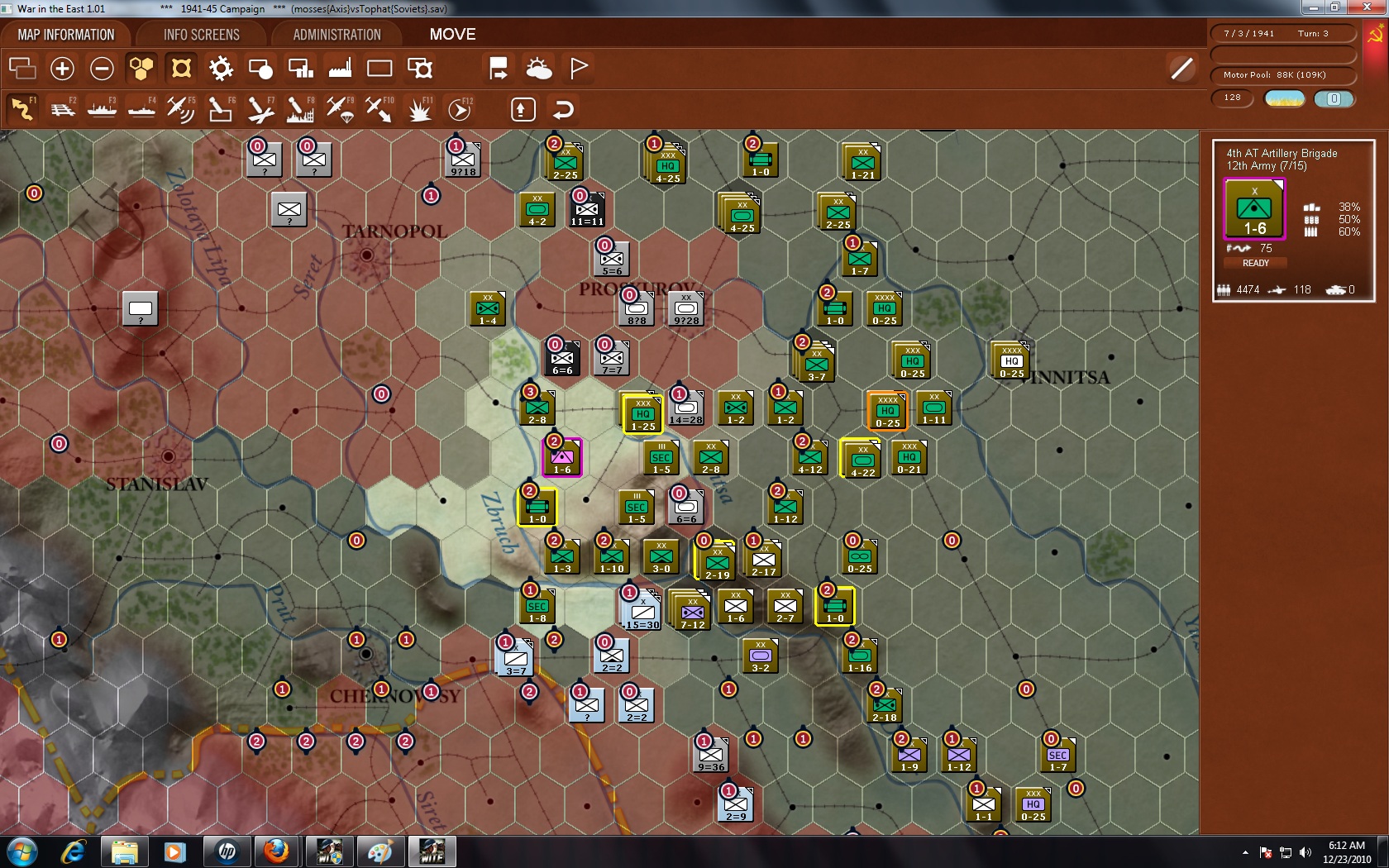Select the F9 airborne drop mode
1389x868 pixels.
click(339, 108)
